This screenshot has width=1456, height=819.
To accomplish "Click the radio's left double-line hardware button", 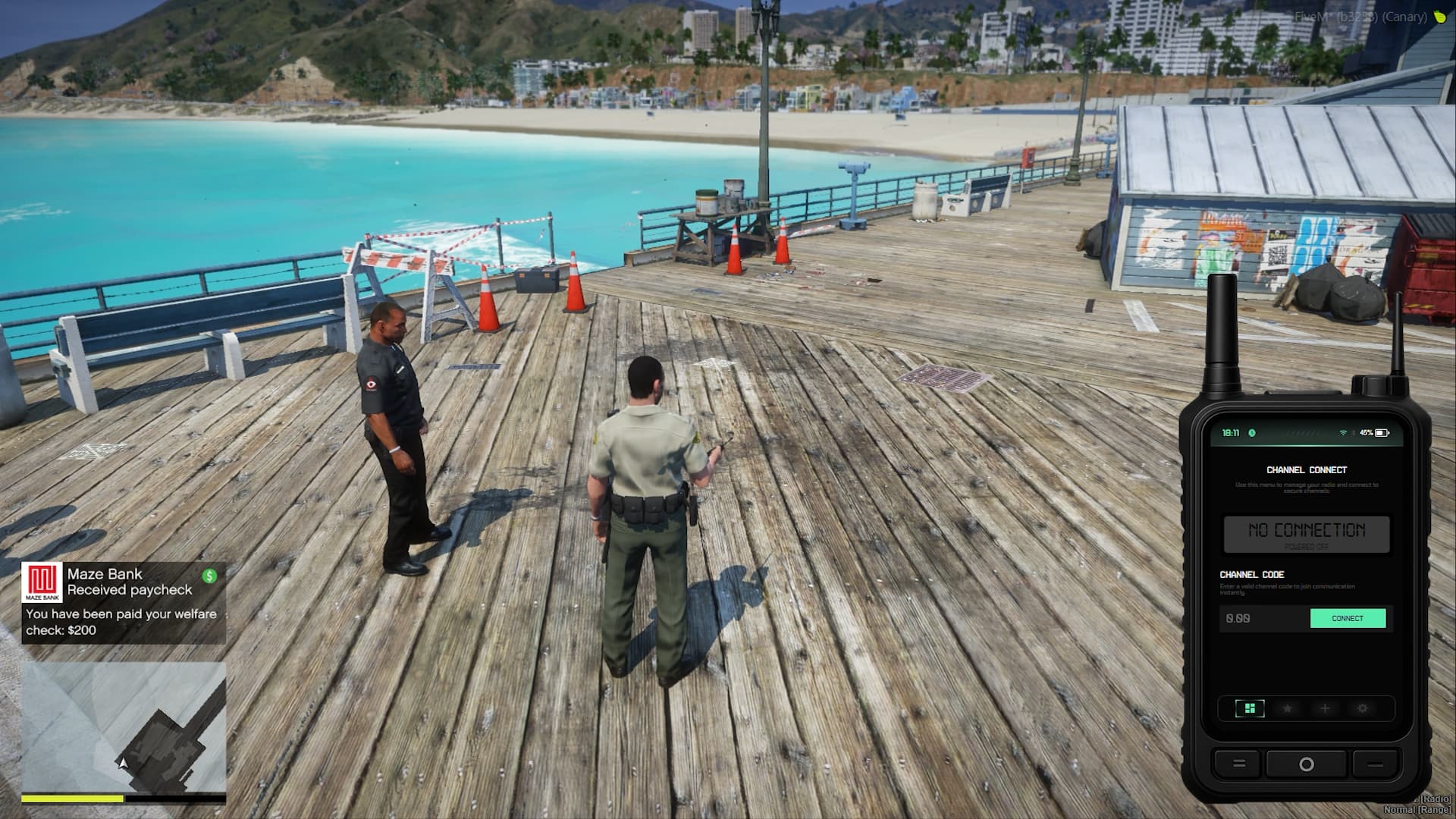I will [1239, 764].
